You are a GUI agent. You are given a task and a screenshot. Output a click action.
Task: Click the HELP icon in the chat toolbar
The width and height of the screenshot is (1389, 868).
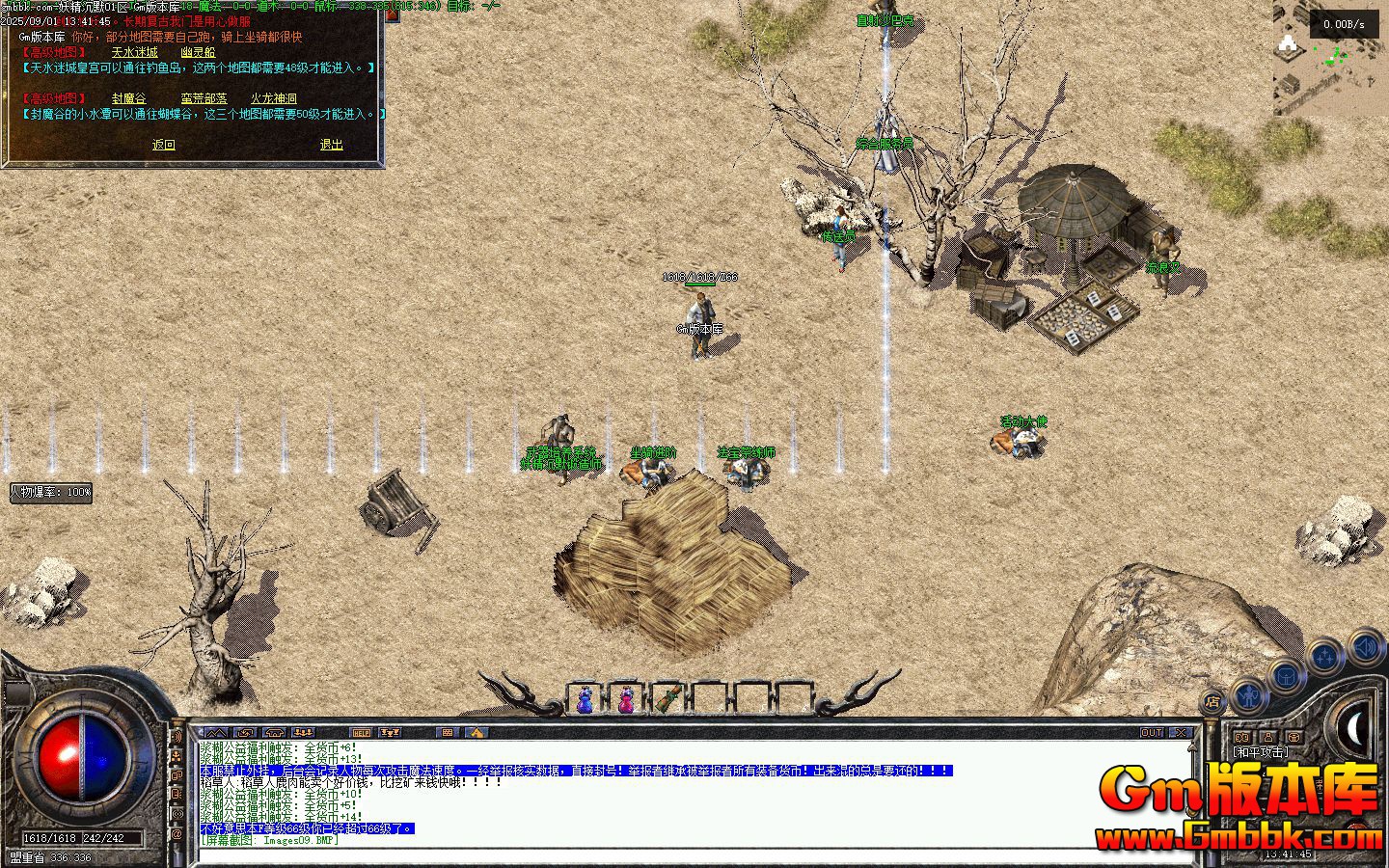pos(363,732)
